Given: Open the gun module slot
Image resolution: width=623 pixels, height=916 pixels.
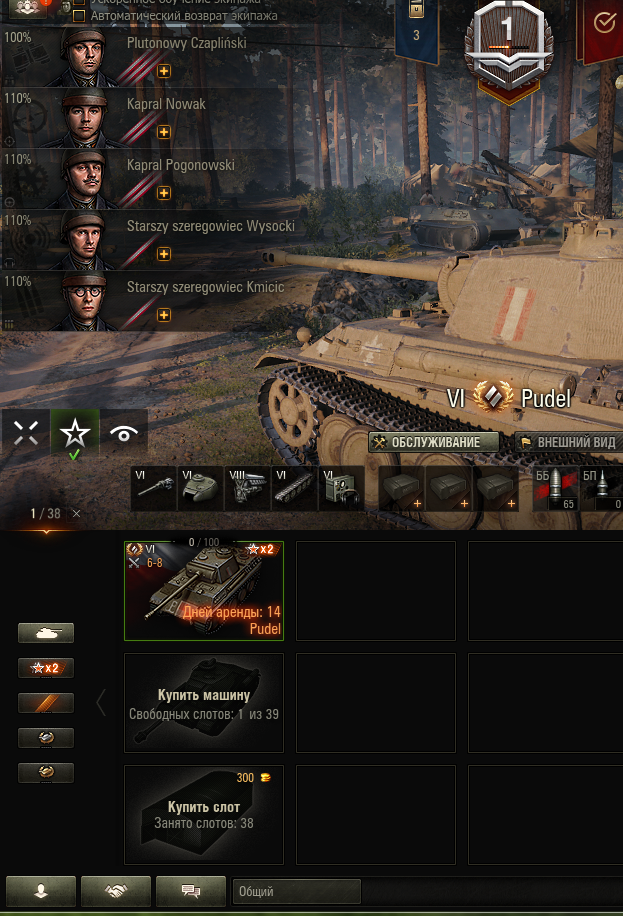Looking at the screenshot, I should (x=155, y=490).
